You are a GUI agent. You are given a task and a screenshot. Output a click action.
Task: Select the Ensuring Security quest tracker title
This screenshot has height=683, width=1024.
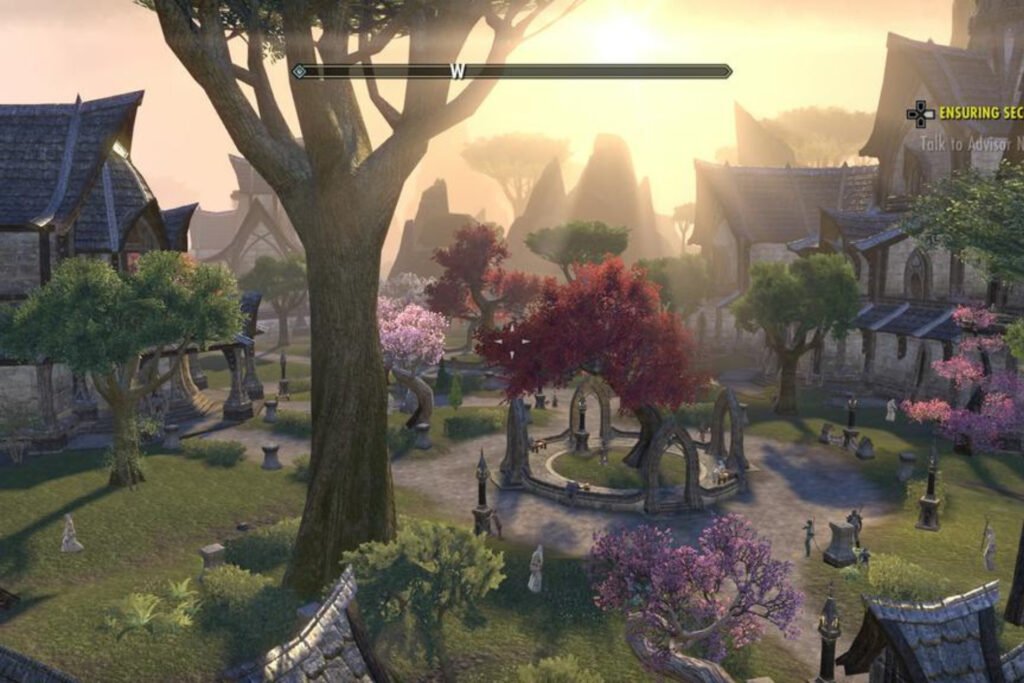point(980,113)
